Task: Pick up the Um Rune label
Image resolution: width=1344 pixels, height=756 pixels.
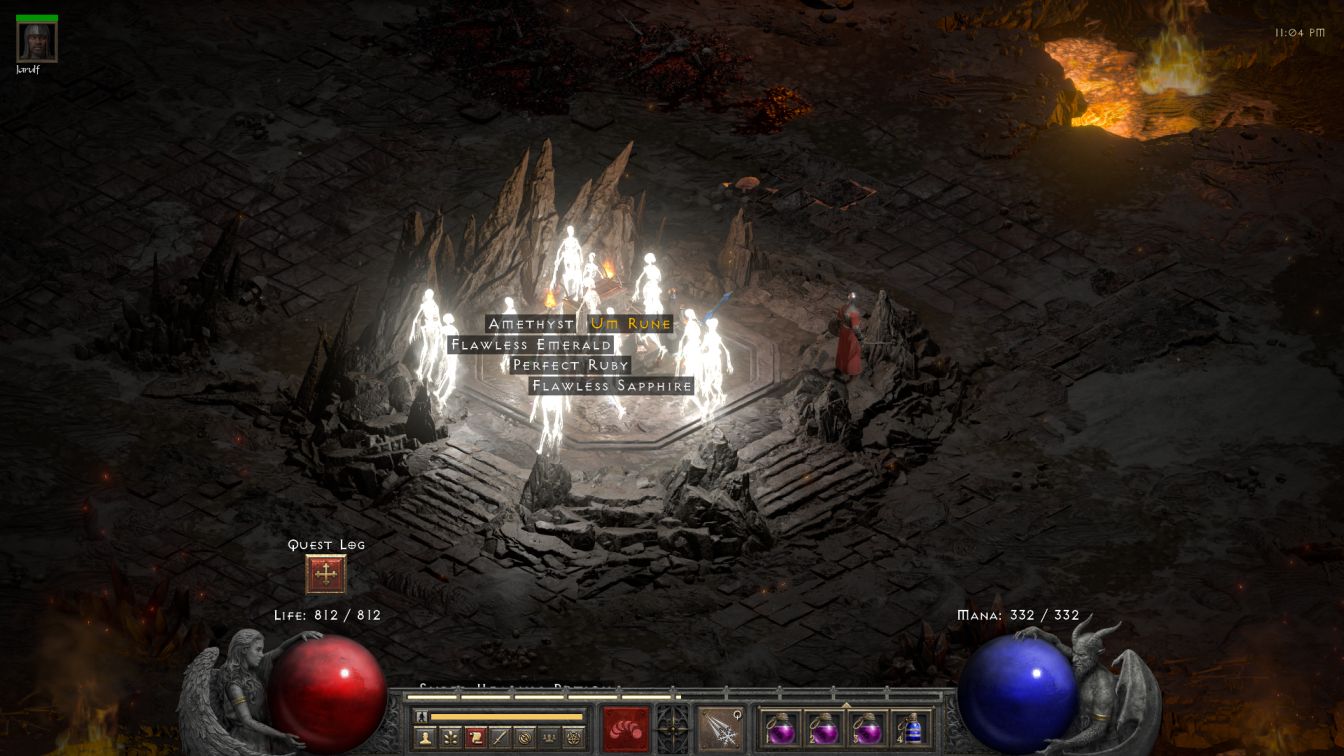Action: click(x=631, y=324)
